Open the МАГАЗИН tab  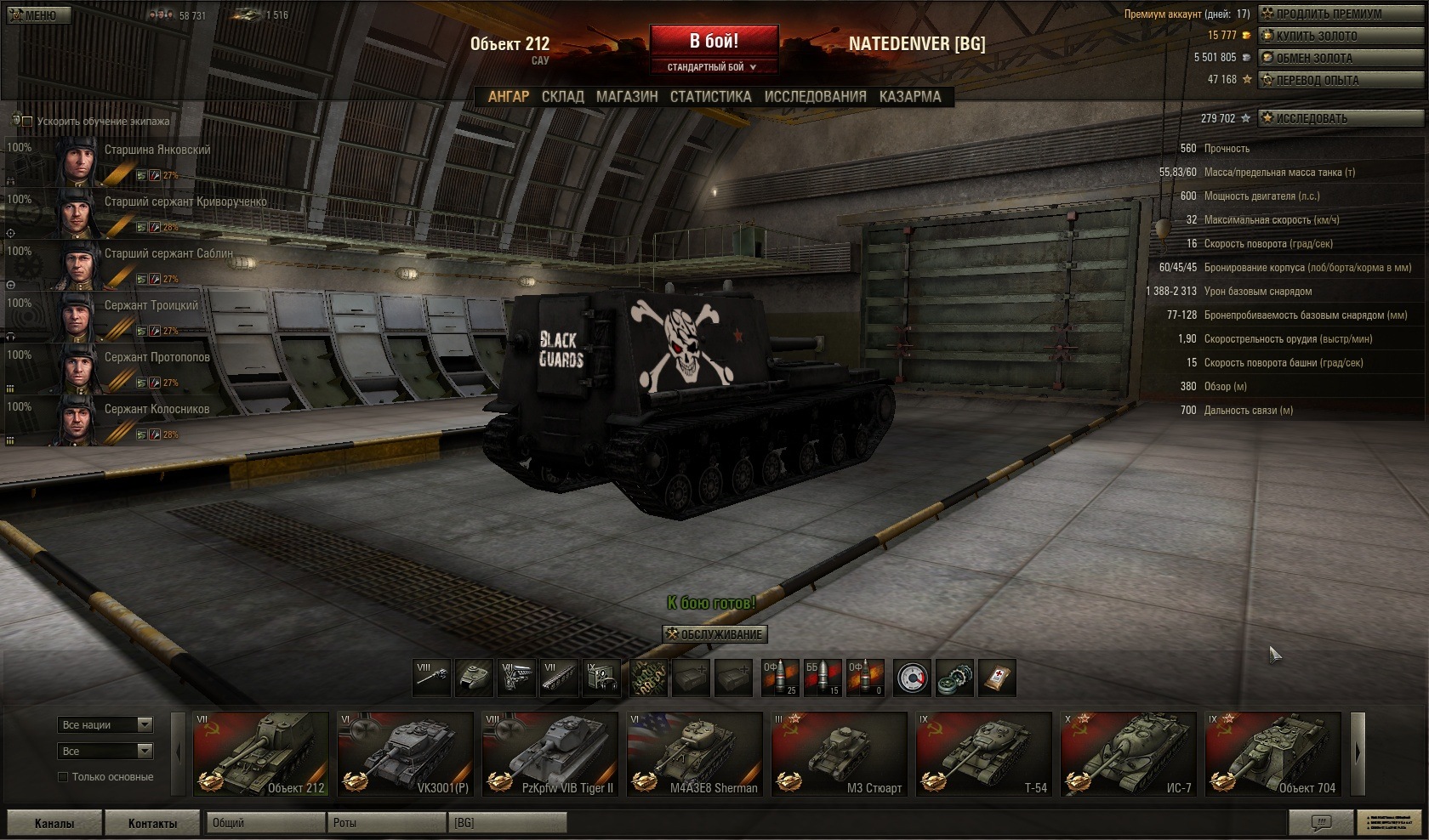627,97
